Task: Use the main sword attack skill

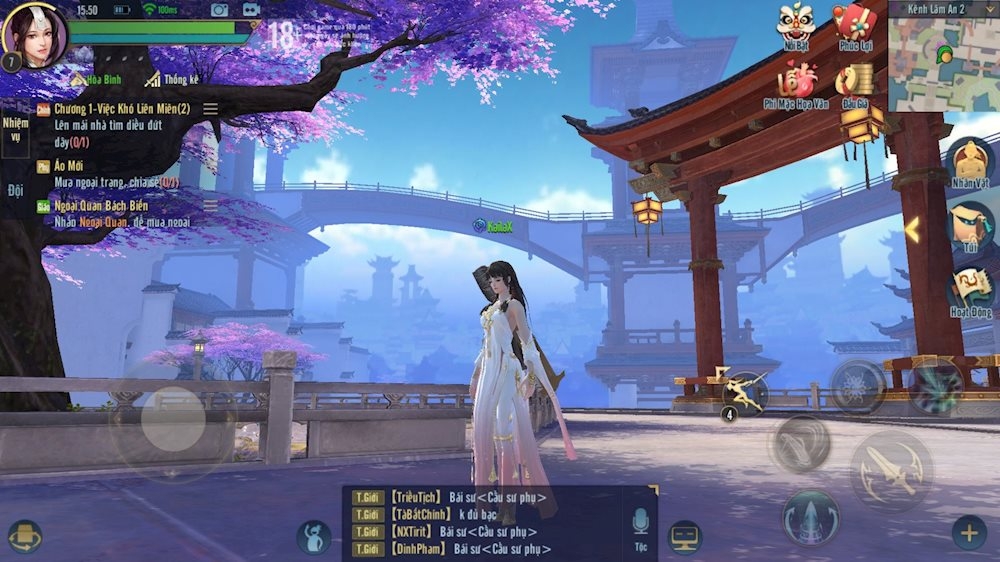Action: 891,471
